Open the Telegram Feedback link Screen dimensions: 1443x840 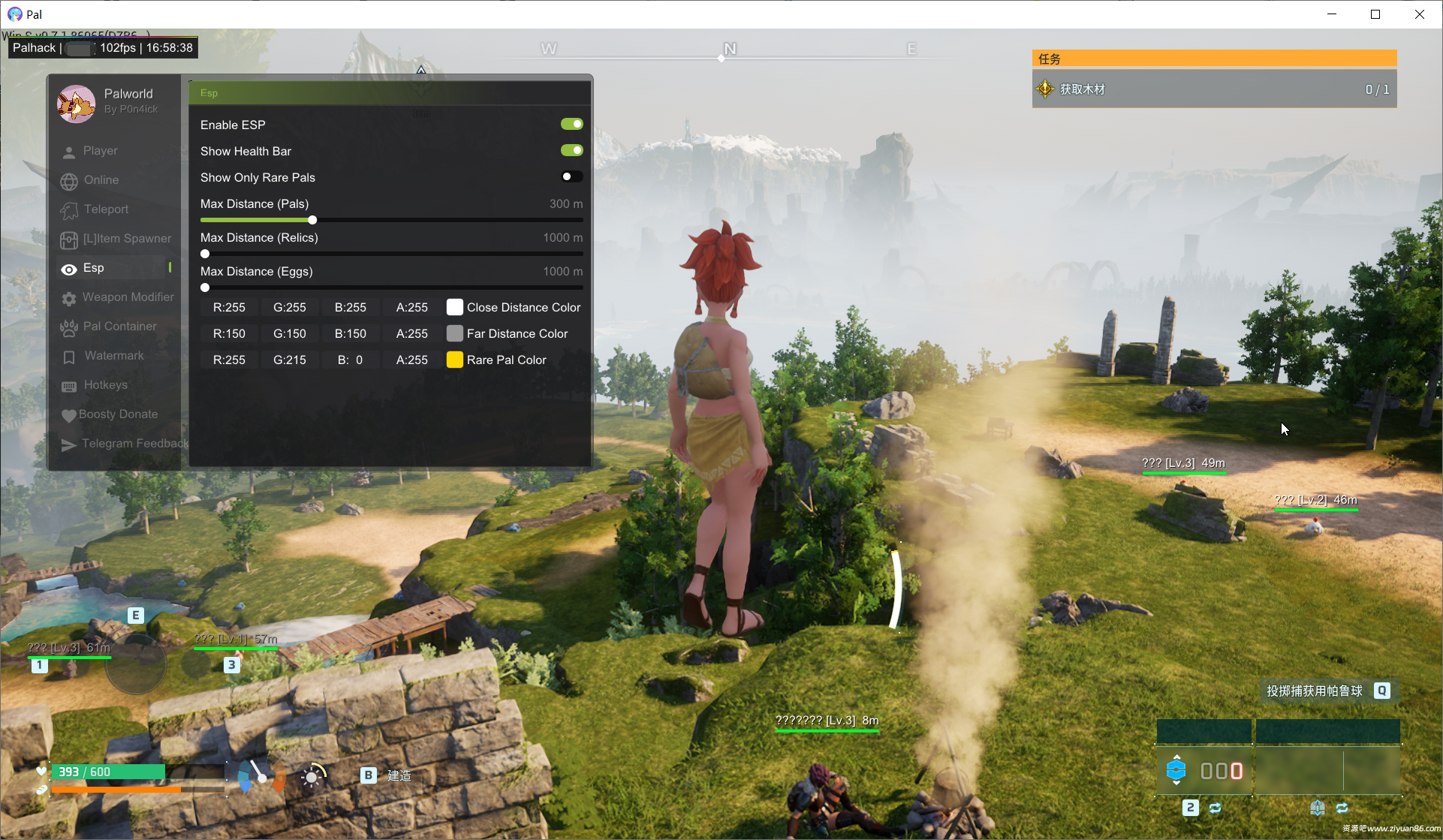click(134, 444)
